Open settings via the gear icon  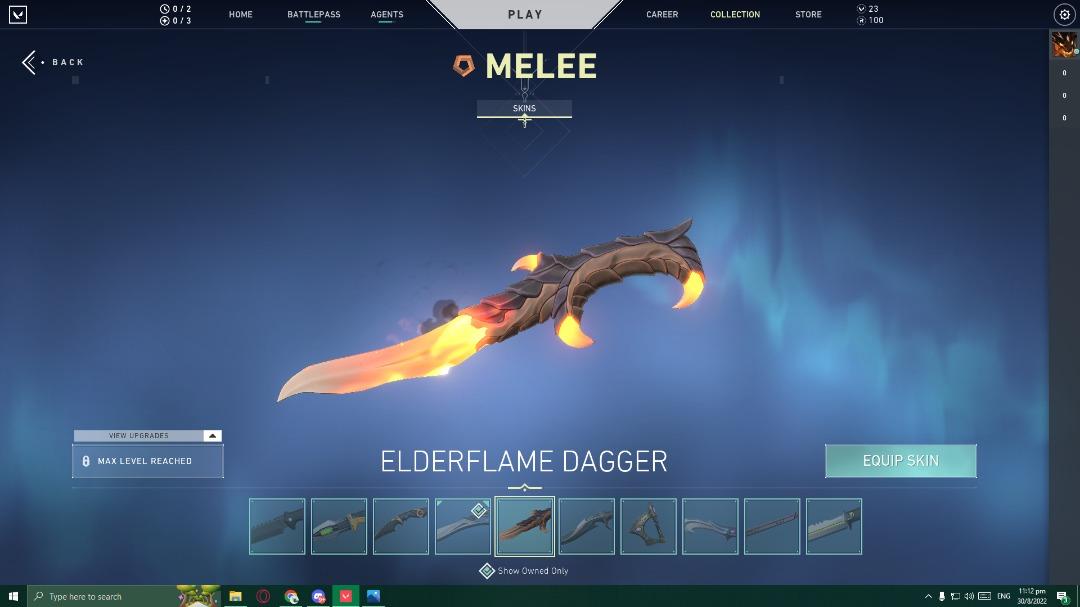pos(1064,15)
